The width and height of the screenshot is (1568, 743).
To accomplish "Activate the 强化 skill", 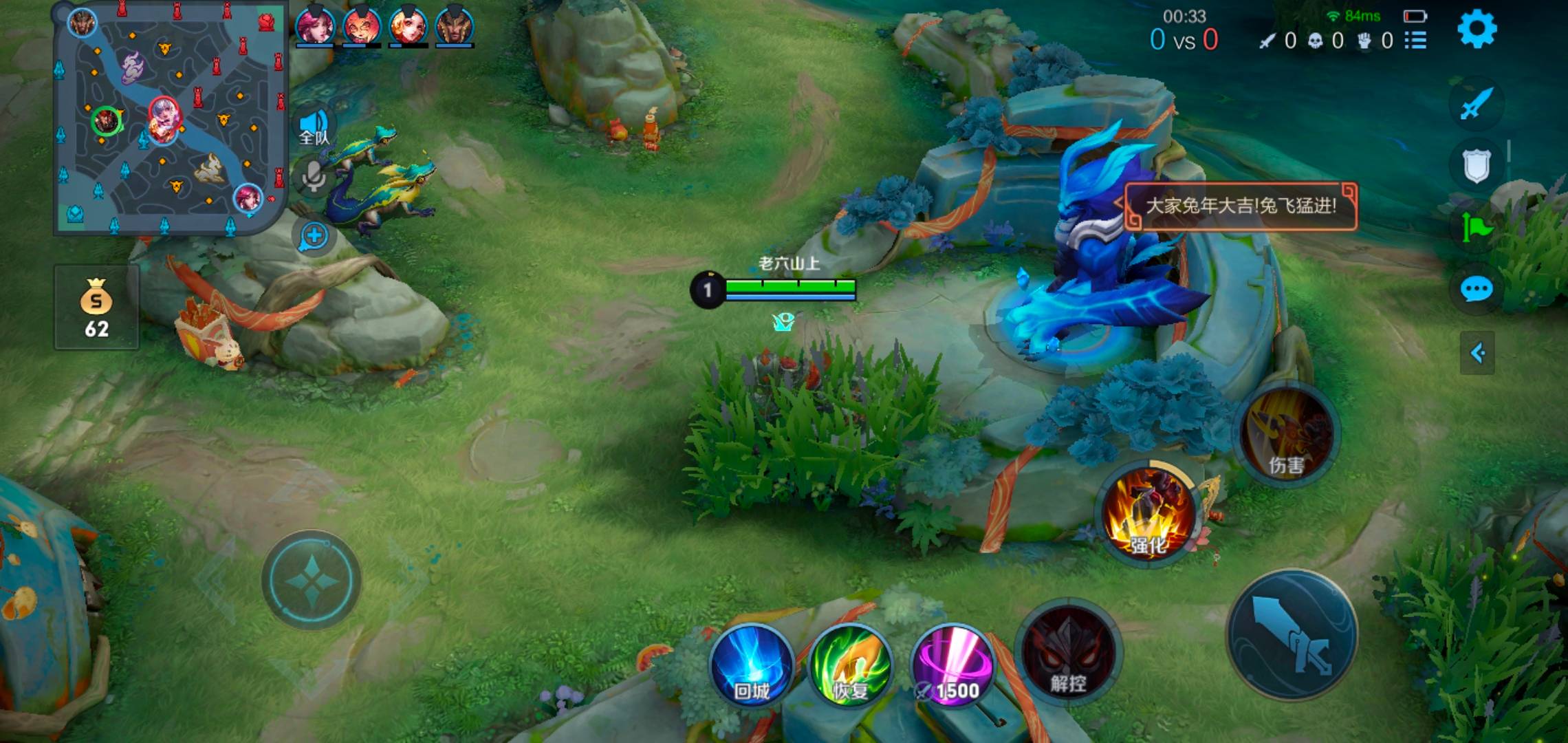I will click(1147, 513).
